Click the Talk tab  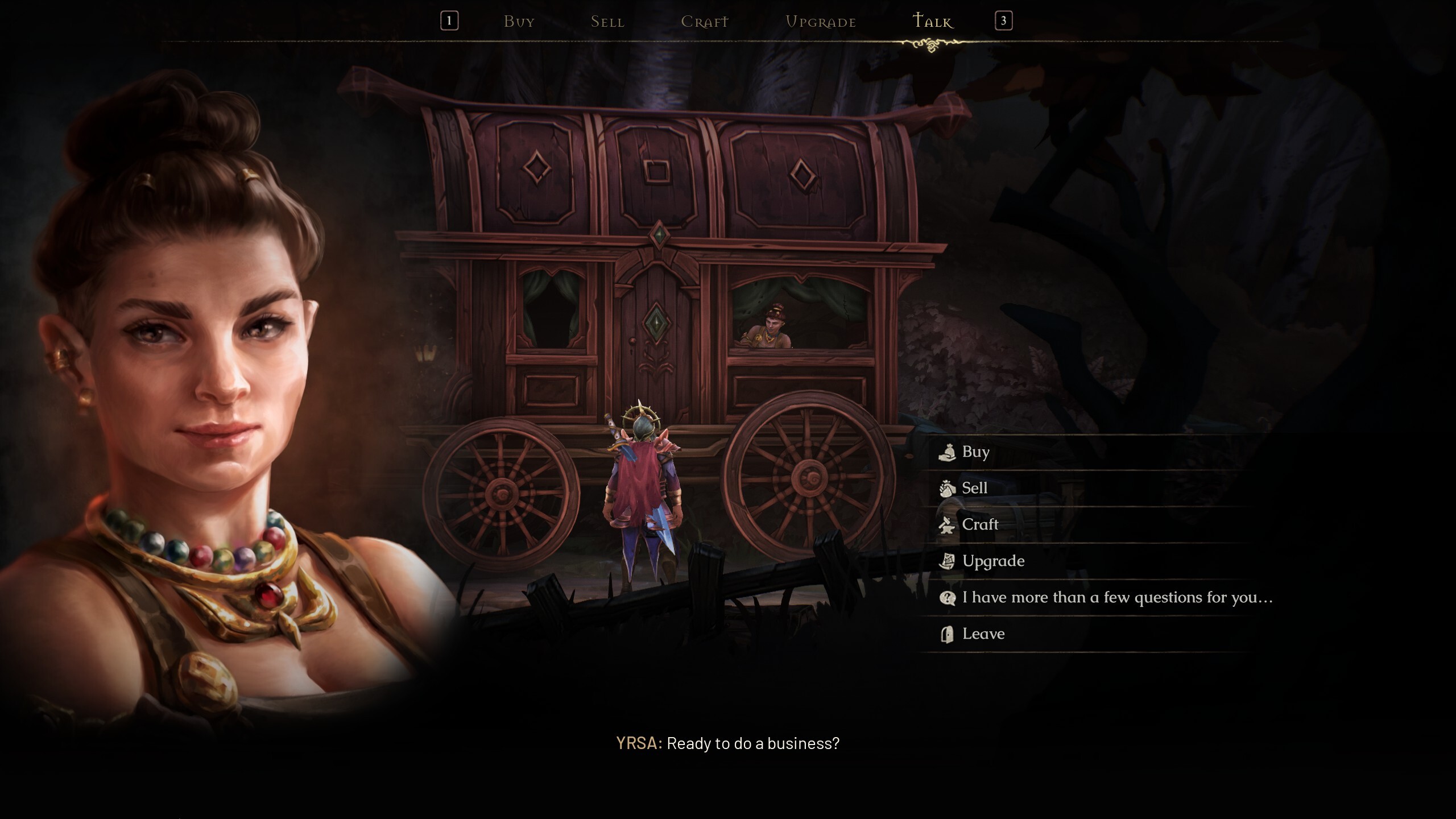932,22
